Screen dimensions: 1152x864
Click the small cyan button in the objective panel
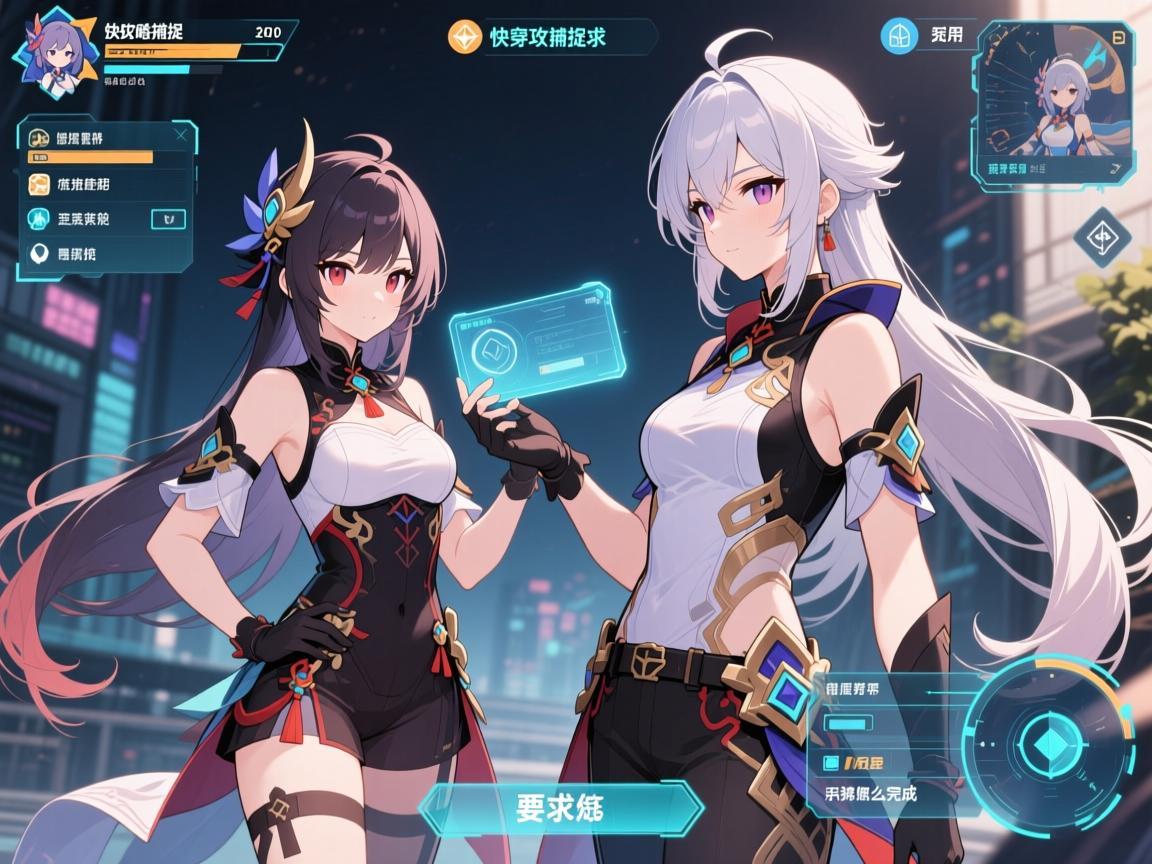[x=848, y=722]
